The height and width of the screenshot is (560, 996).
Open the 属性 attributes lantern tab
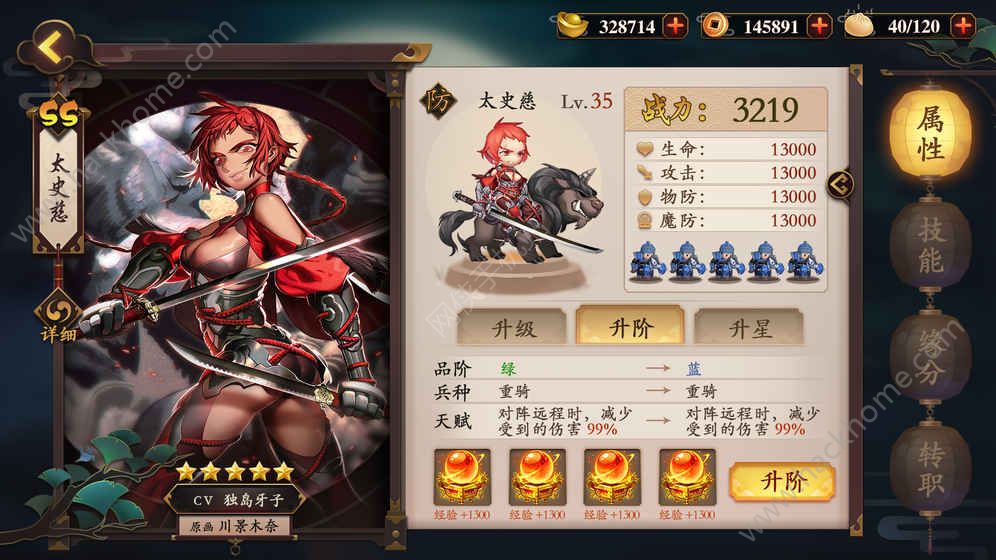point(930,137)
